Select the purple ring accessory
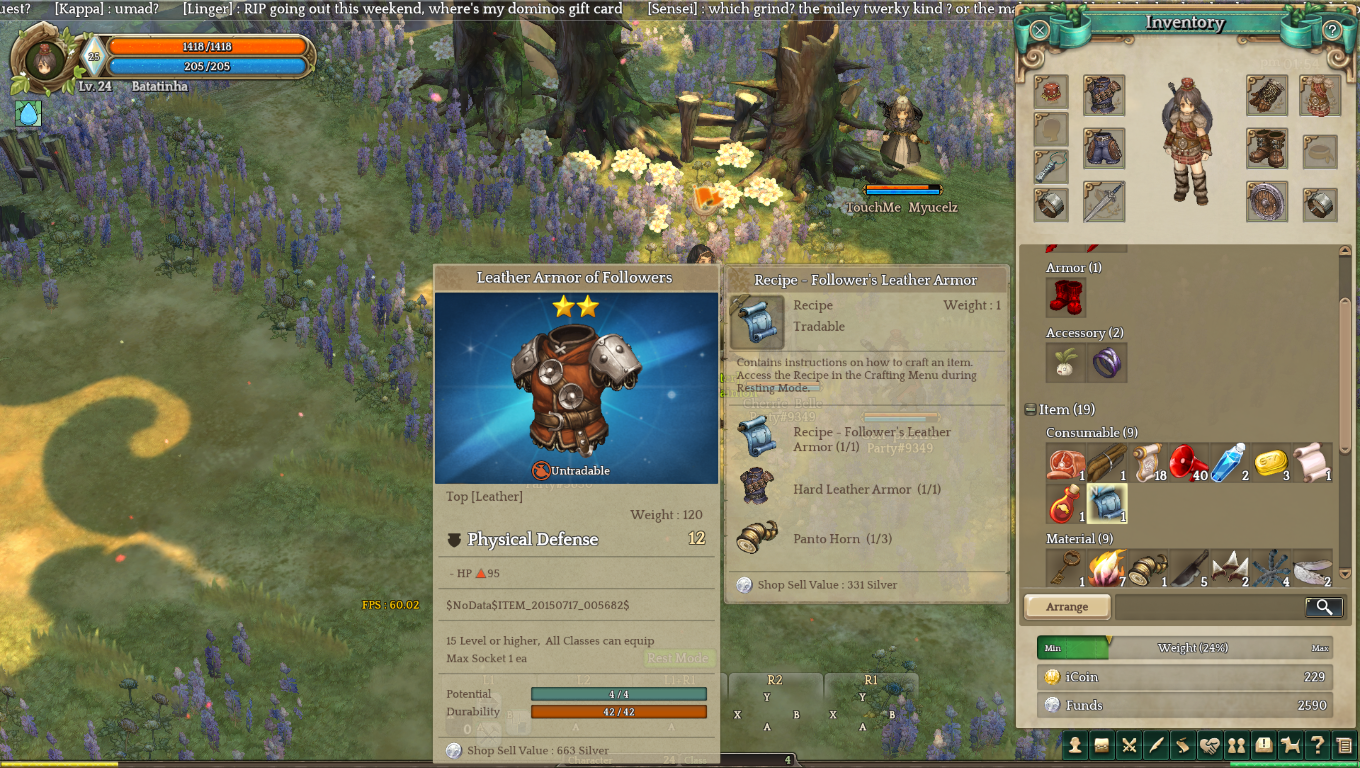 [1107, 362]
